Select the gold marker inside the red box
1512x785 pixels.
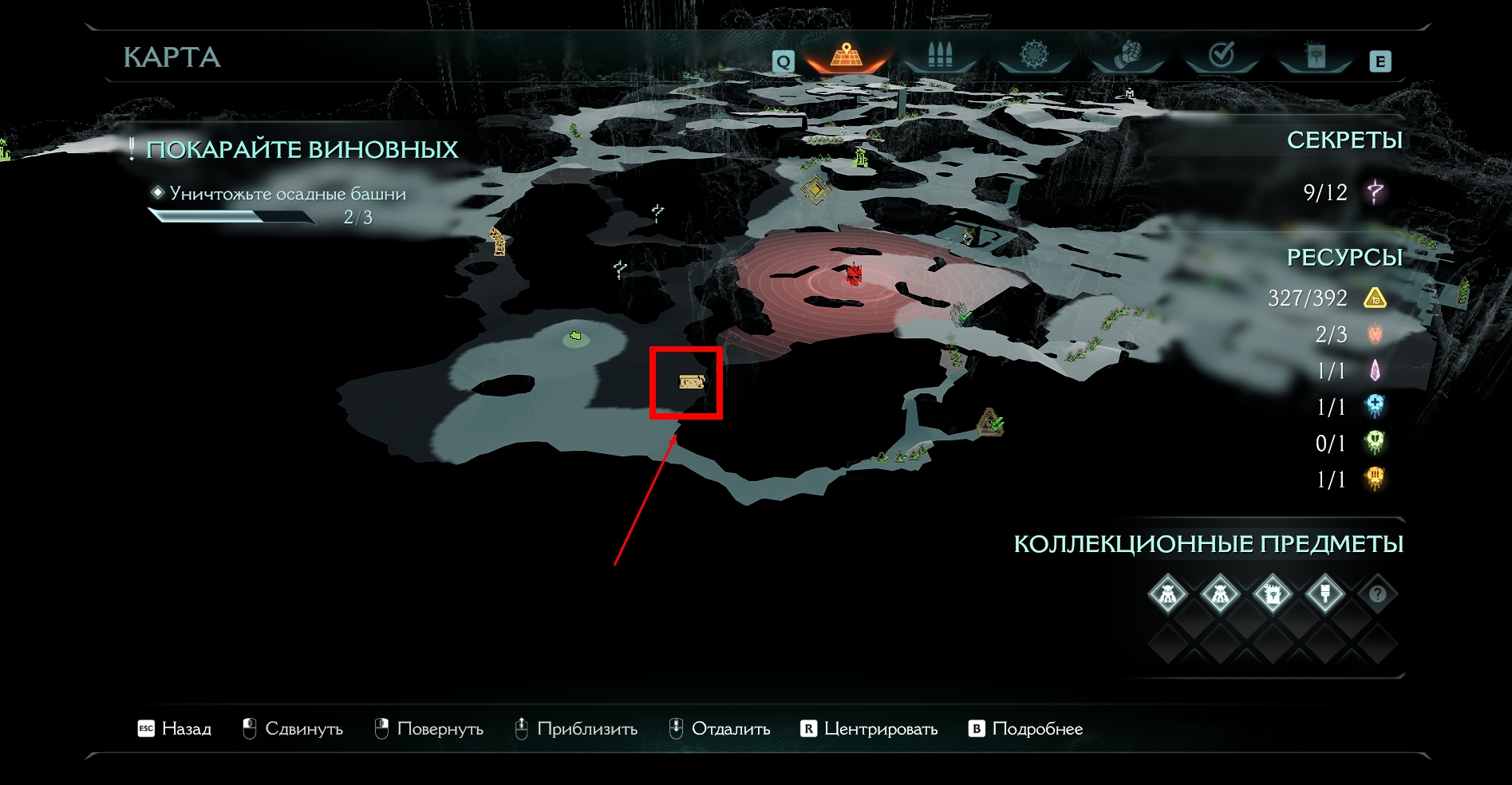point(691,382)
